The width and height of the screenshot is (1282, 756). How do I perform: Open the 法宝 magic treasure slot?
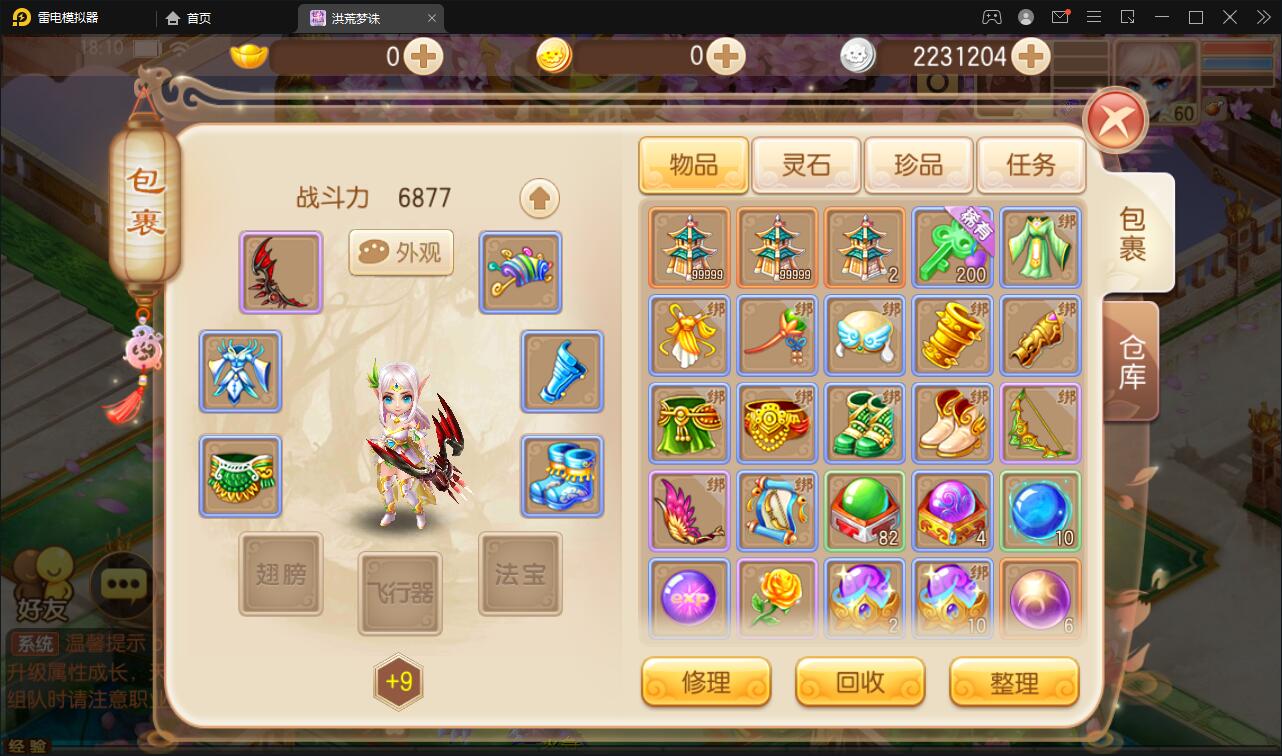click(520, 573)
